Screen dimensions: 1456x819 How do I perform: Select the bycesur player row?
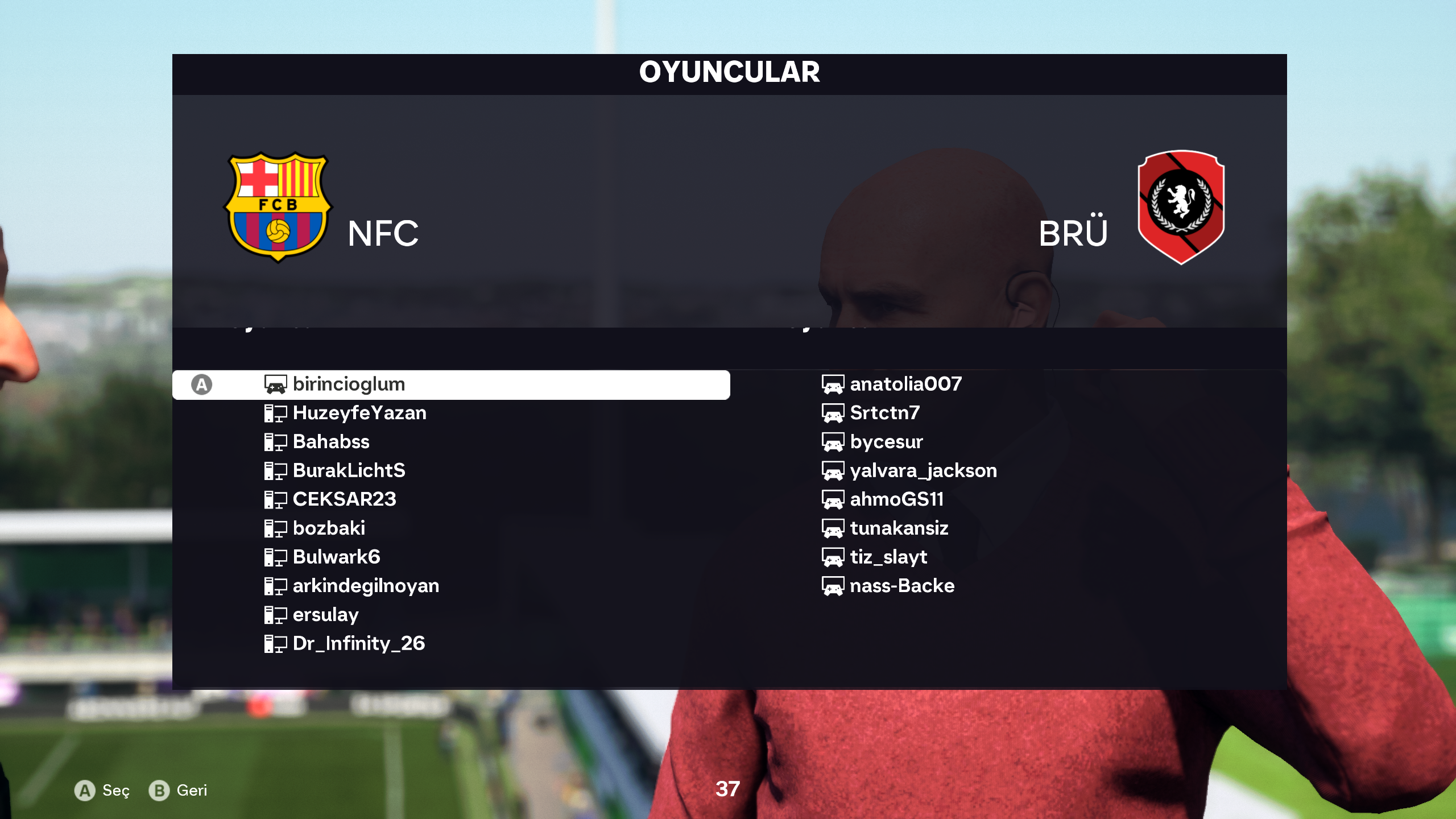pyautogui.click(x=886, y=442)
